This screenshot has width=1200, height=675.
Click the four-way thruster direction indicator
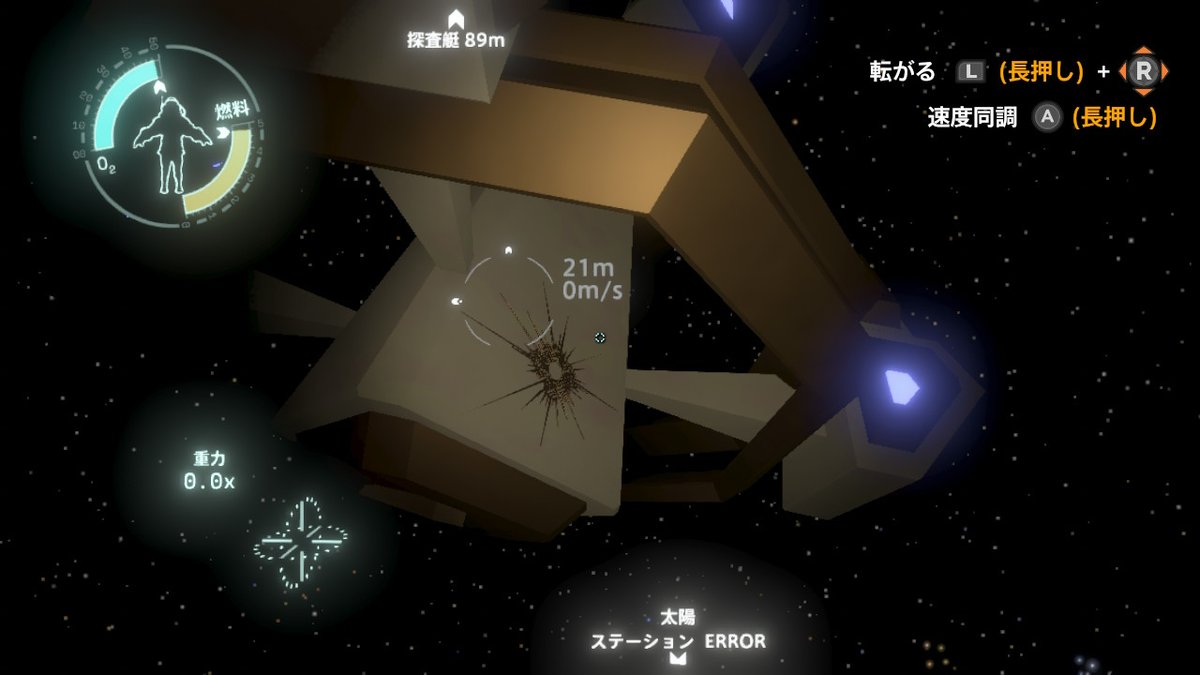[x=303, y=544]
